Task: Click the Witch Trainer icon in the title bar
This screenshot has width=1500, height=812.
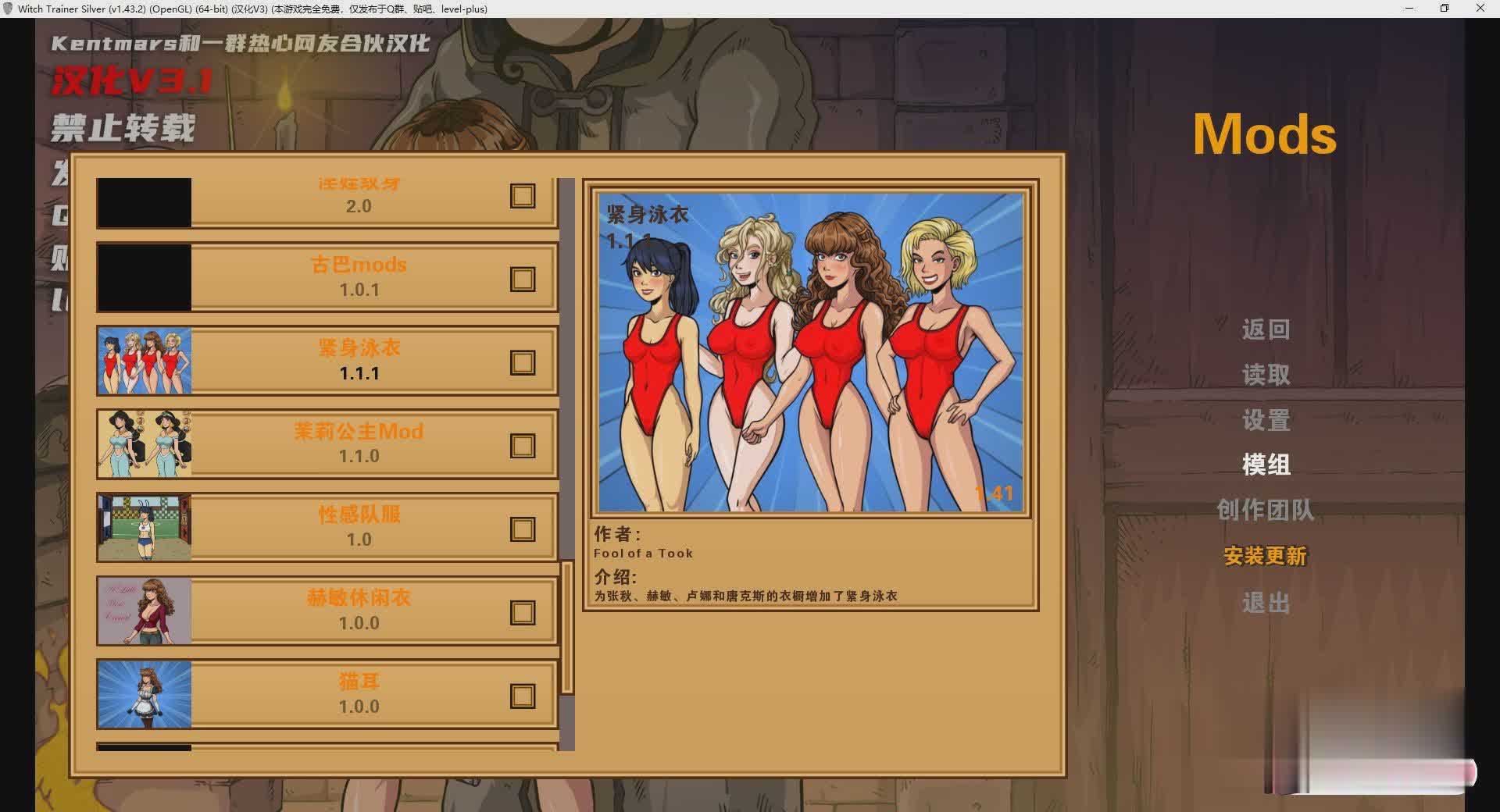Action: pyautogui.click(x=9, y=9)
